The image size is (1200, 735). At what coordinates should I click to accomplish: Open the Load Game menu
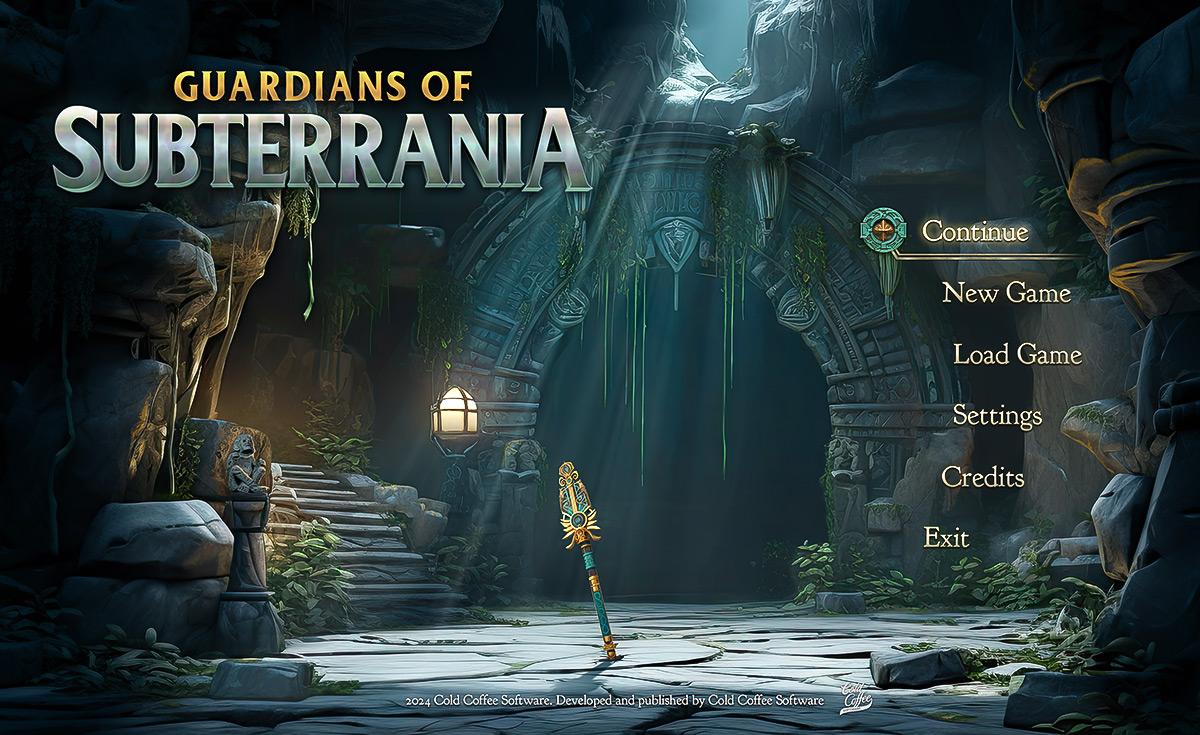1017,354
